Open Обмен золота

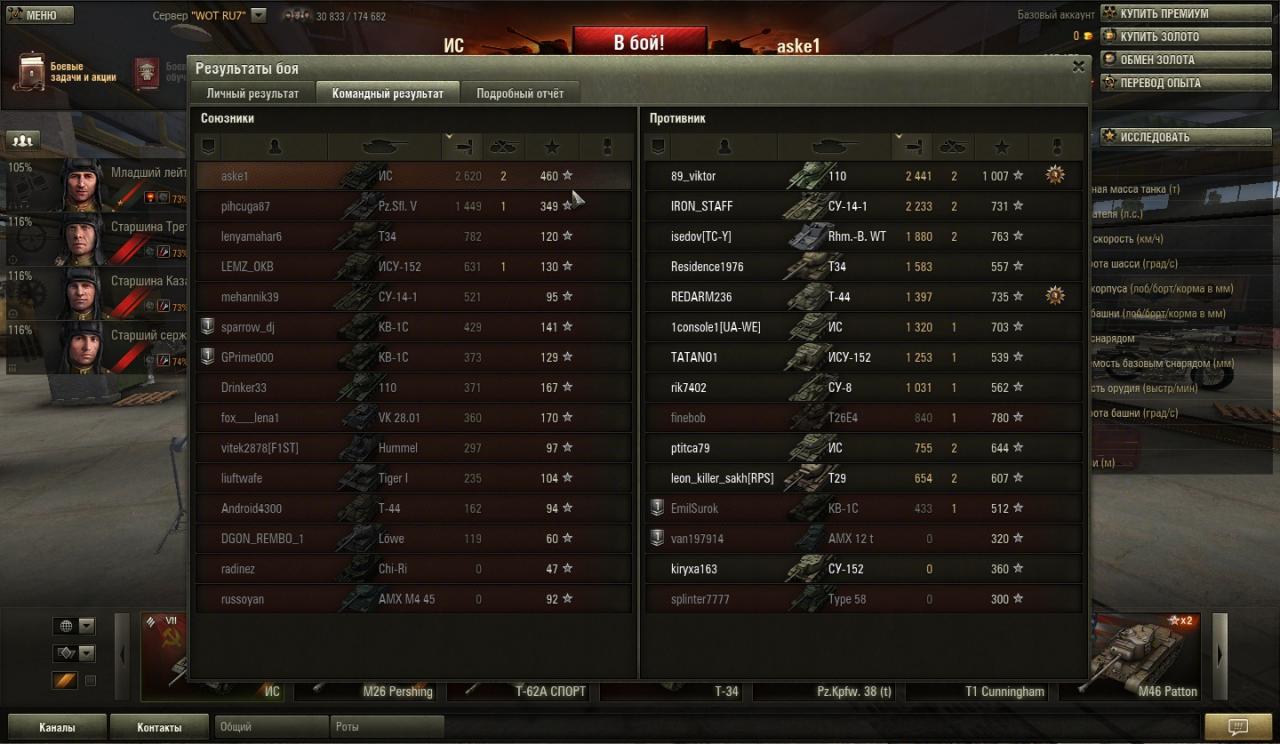click(x=1156, y=60)
